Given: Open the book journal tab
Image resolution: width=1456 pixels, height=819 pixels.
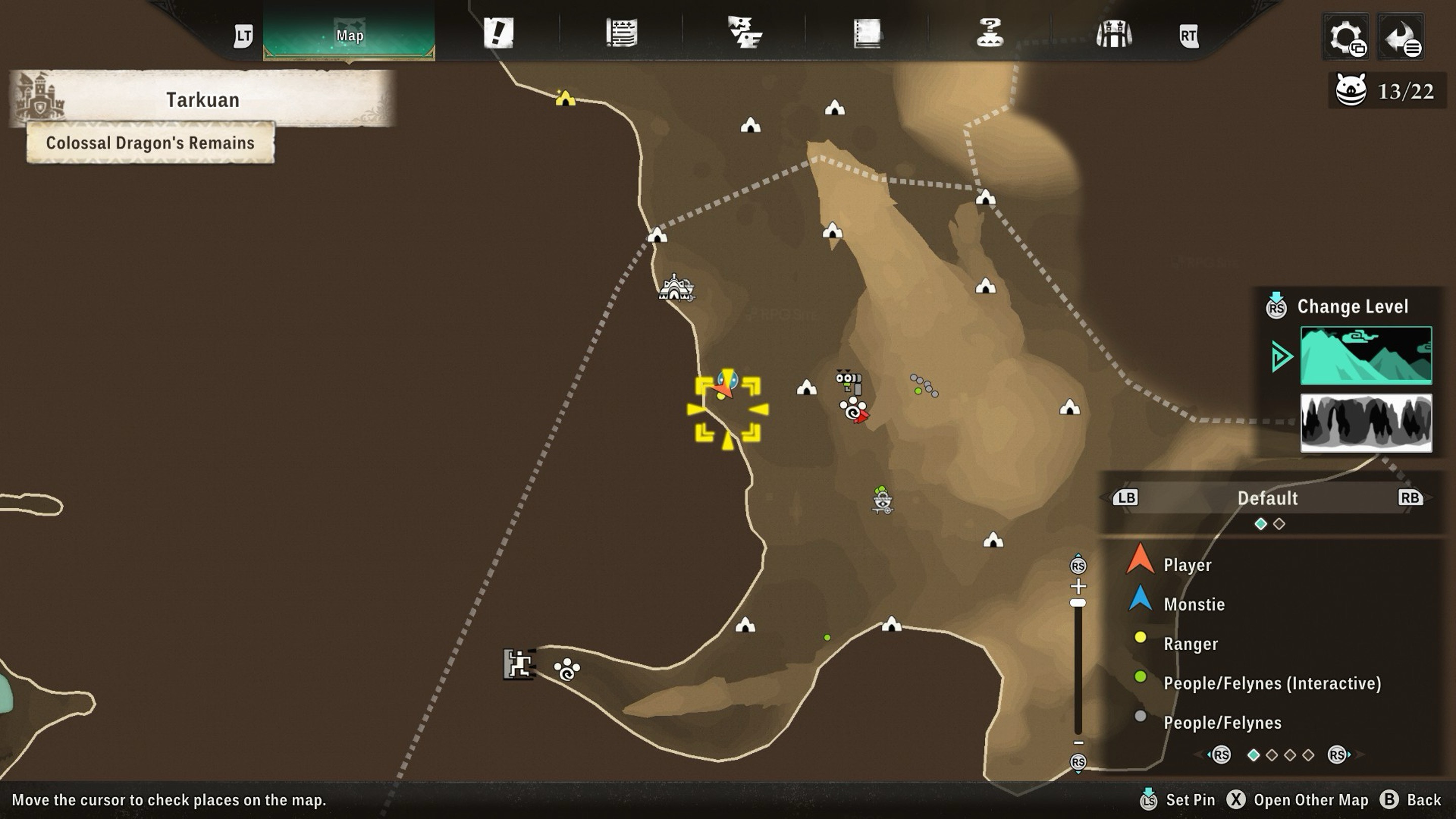Looking at the screenshot, I should click(x=867, y=33).
